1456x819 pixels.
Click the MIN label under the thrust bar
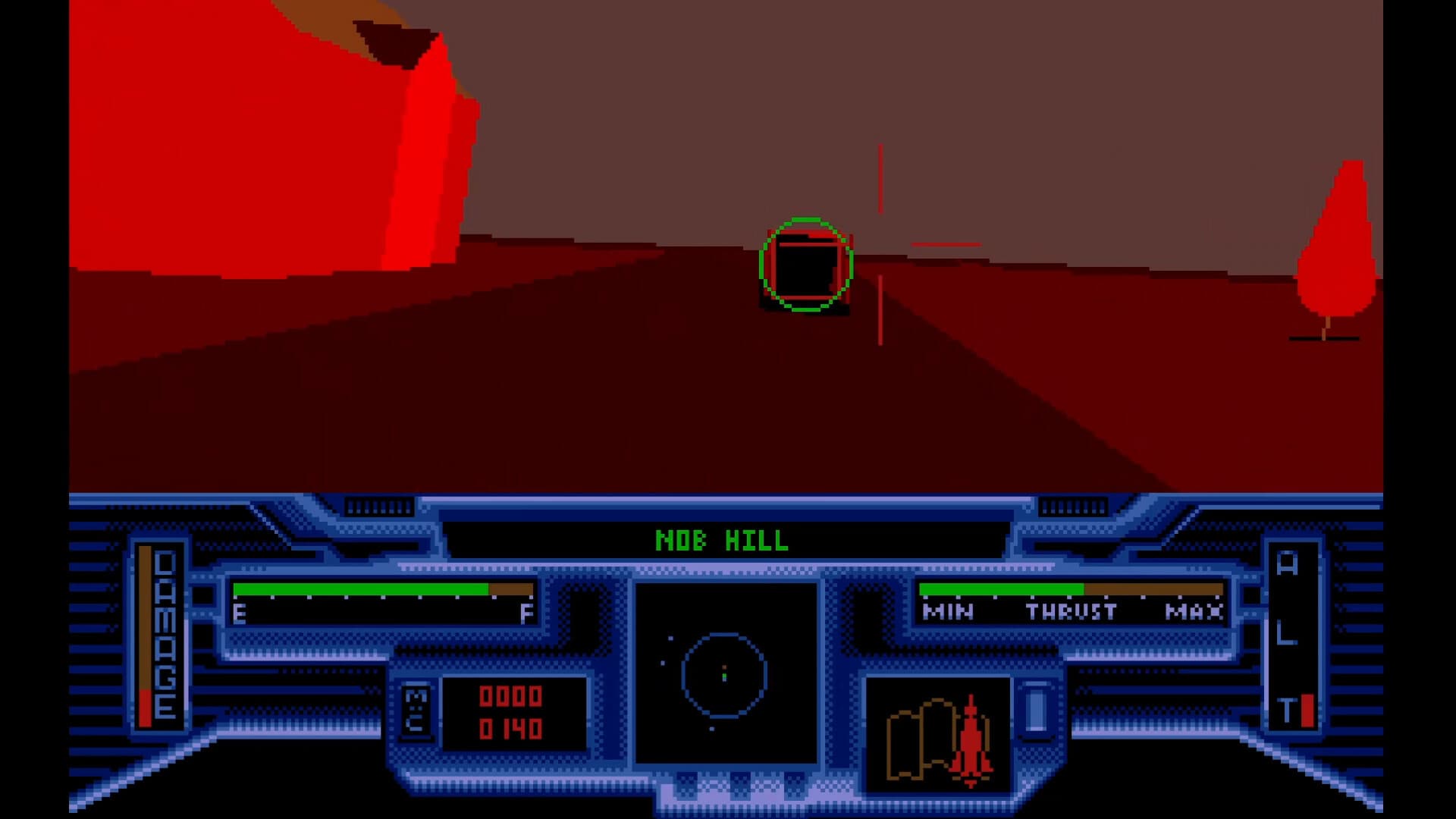point(947,612)
